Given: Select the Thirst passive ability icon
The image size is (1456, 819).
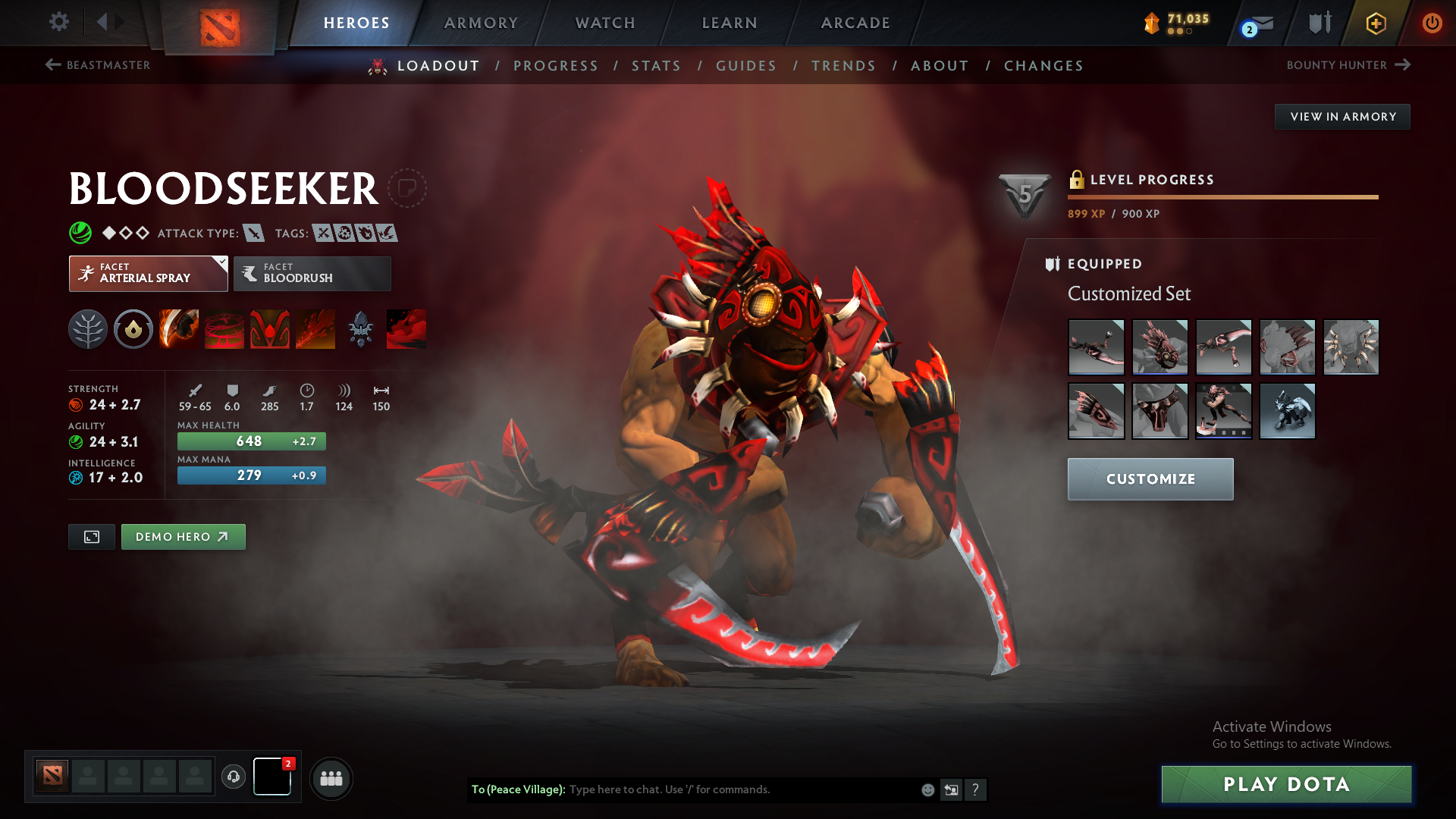Looking at the screenshot, I should click(x=270, y=329).
